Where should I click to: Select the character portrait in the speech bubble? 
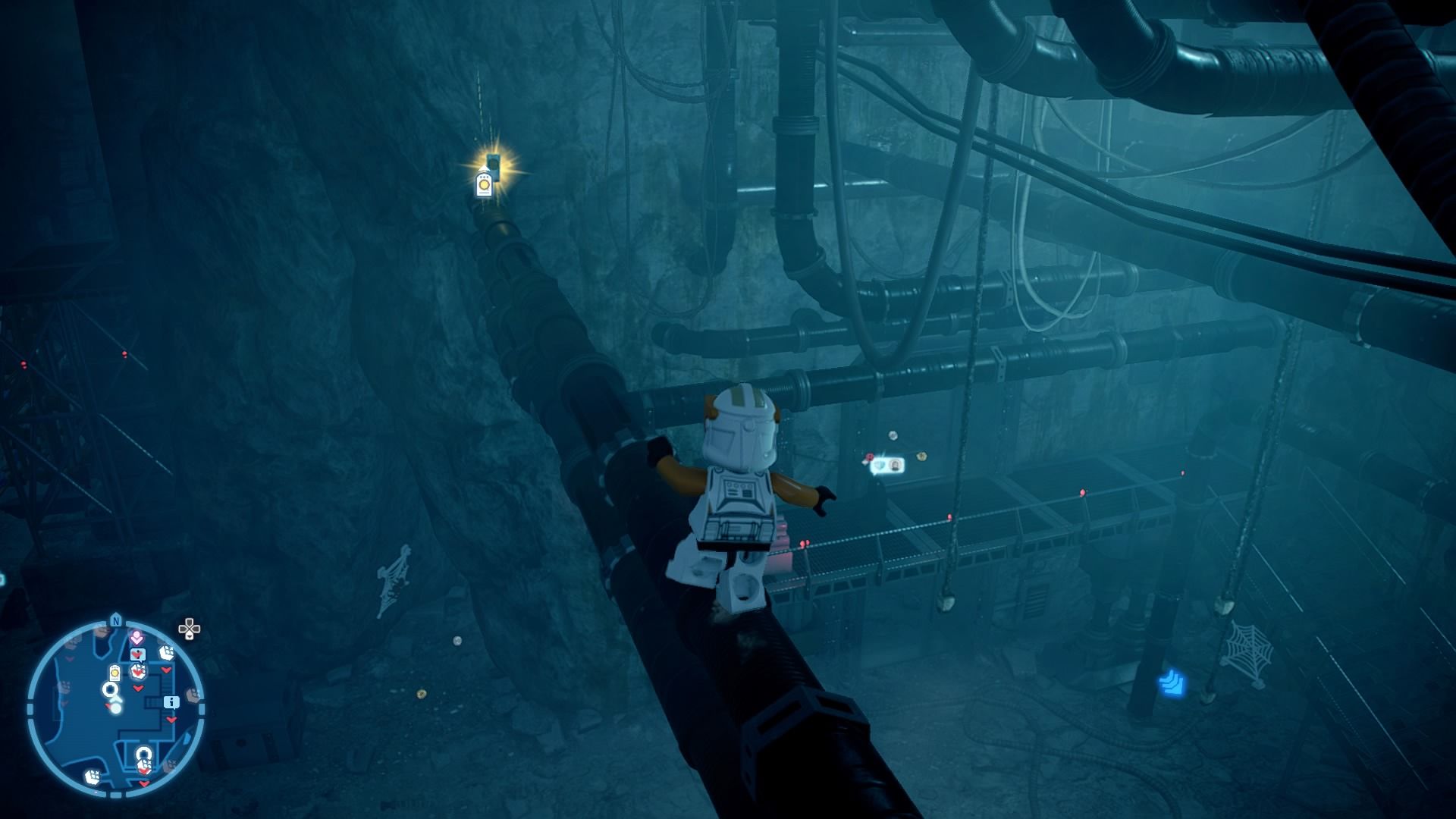click(x=896, y=466)
